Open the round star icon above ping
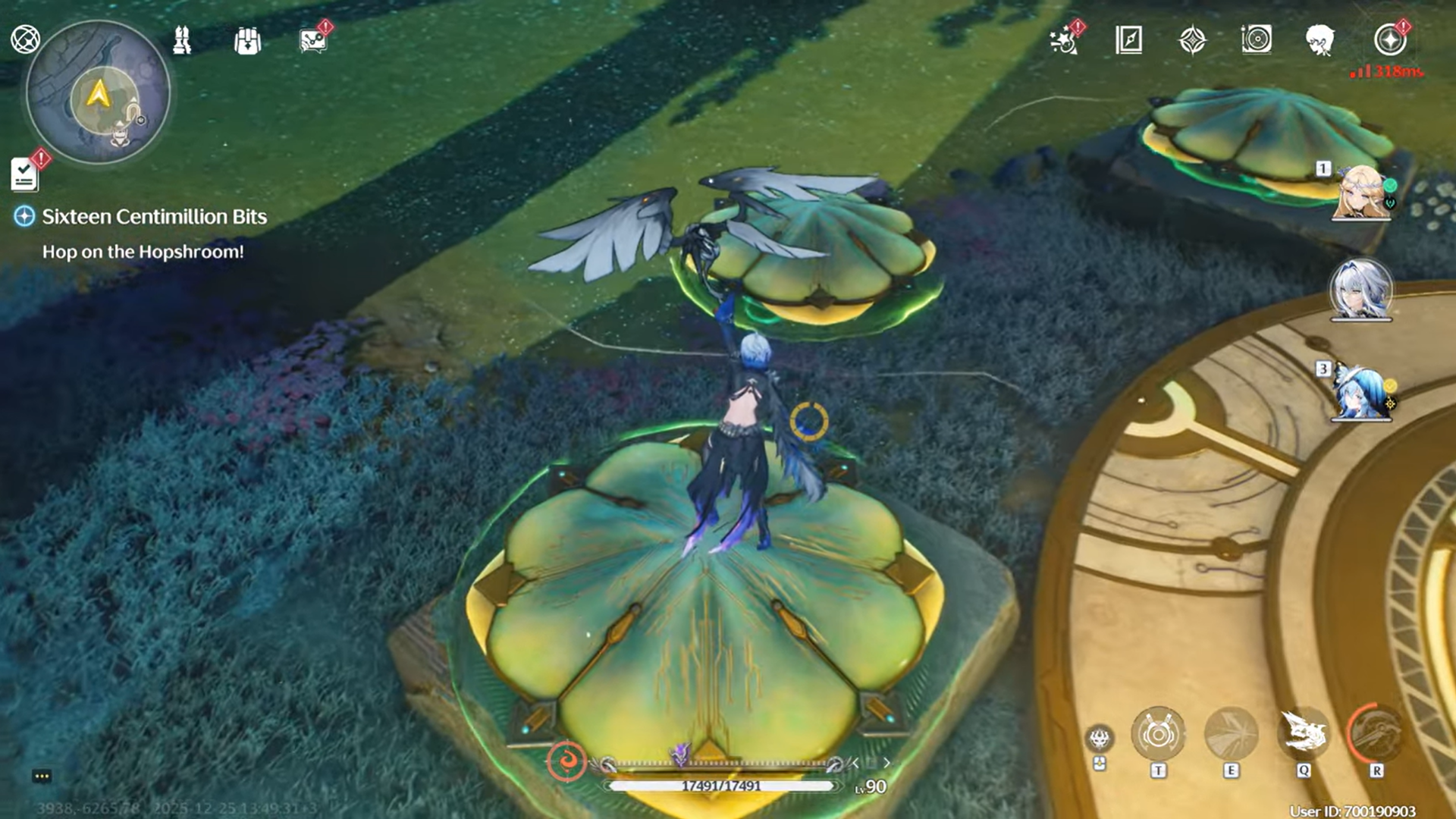 pyautogui.click(x=1389, y=40)
